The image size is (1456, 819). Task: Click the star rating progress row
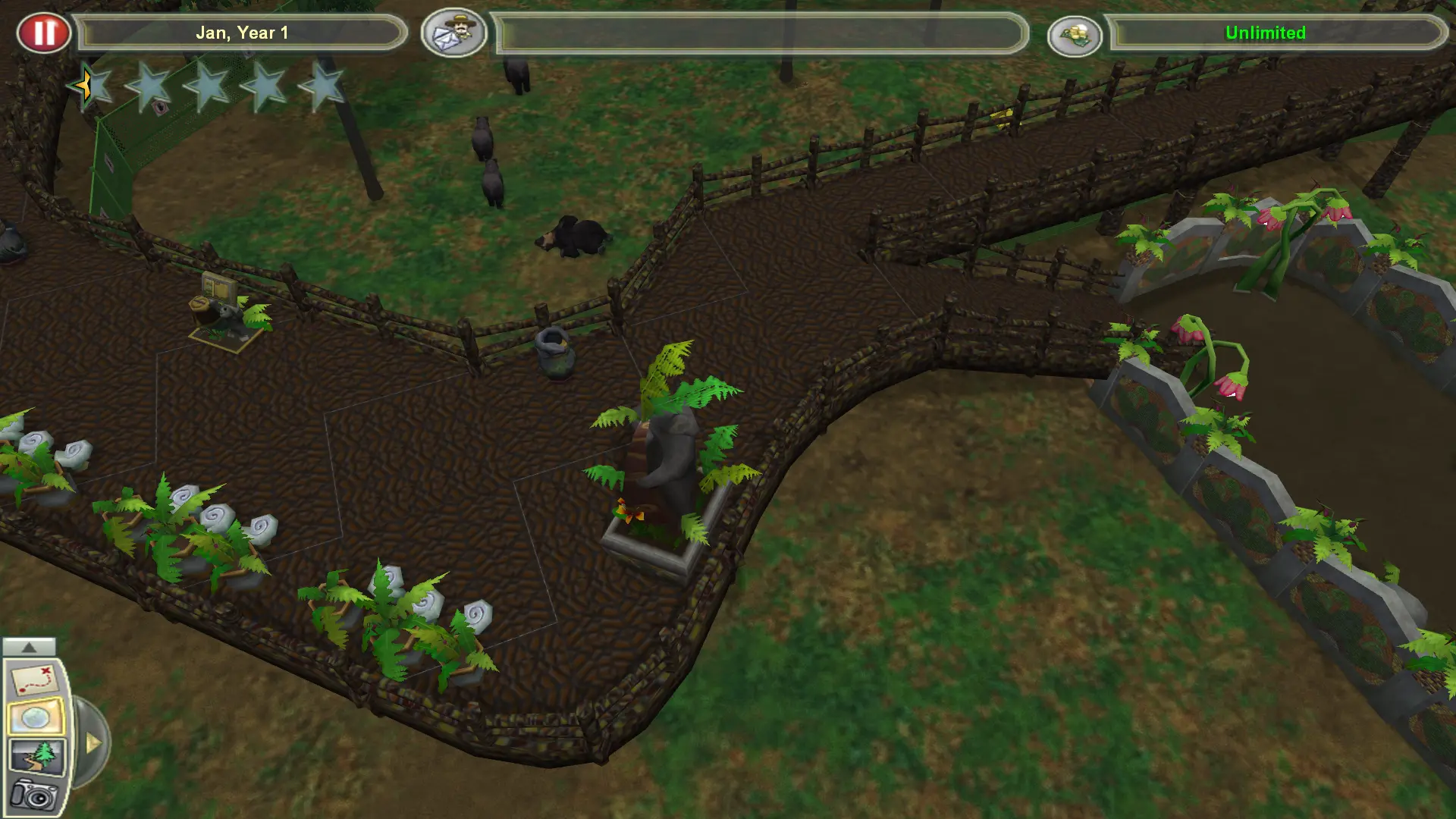[x=205, y=85]
